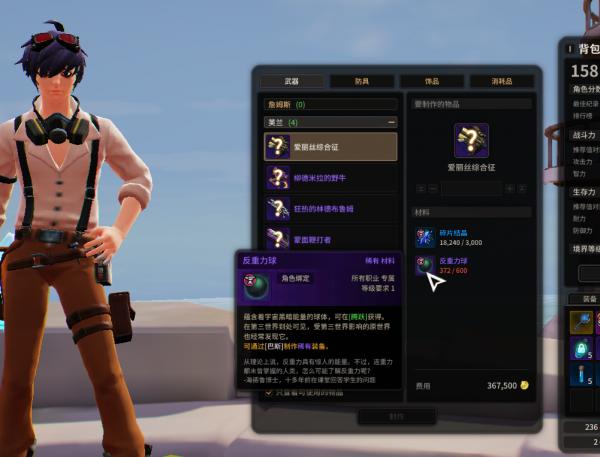Click the 碎片结晶 material icon
This screenshot has height=457, width=600.
424,235
